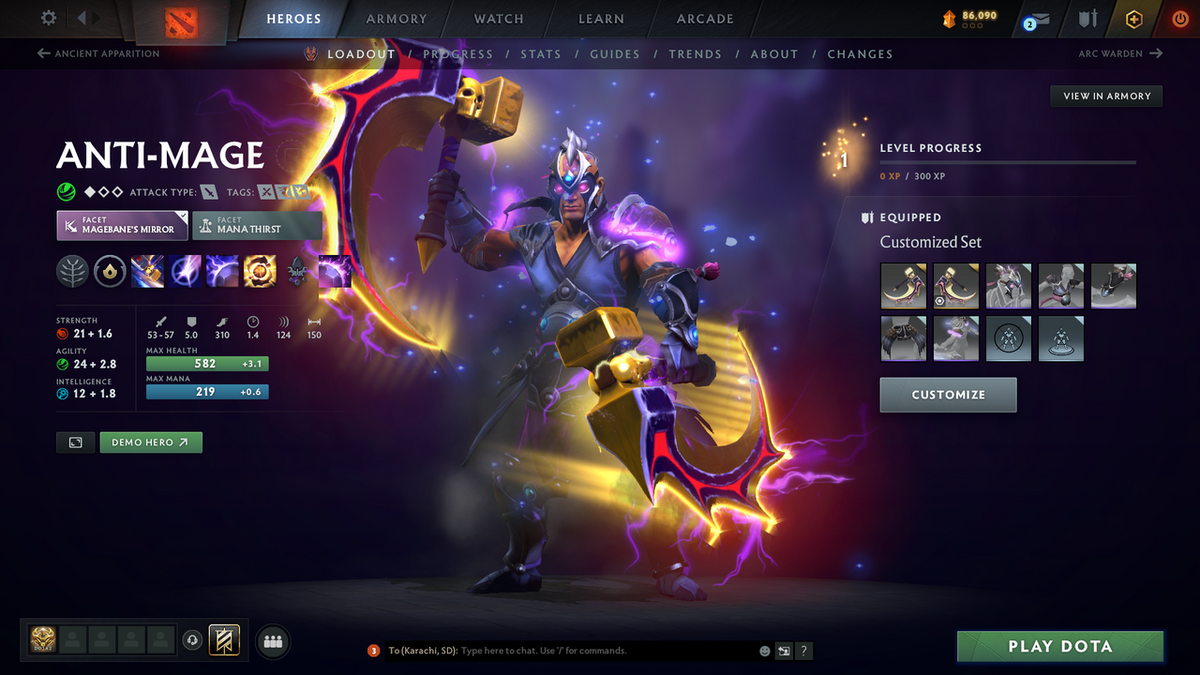View the Trends section

pyautogui.click(x=695, y=54)
